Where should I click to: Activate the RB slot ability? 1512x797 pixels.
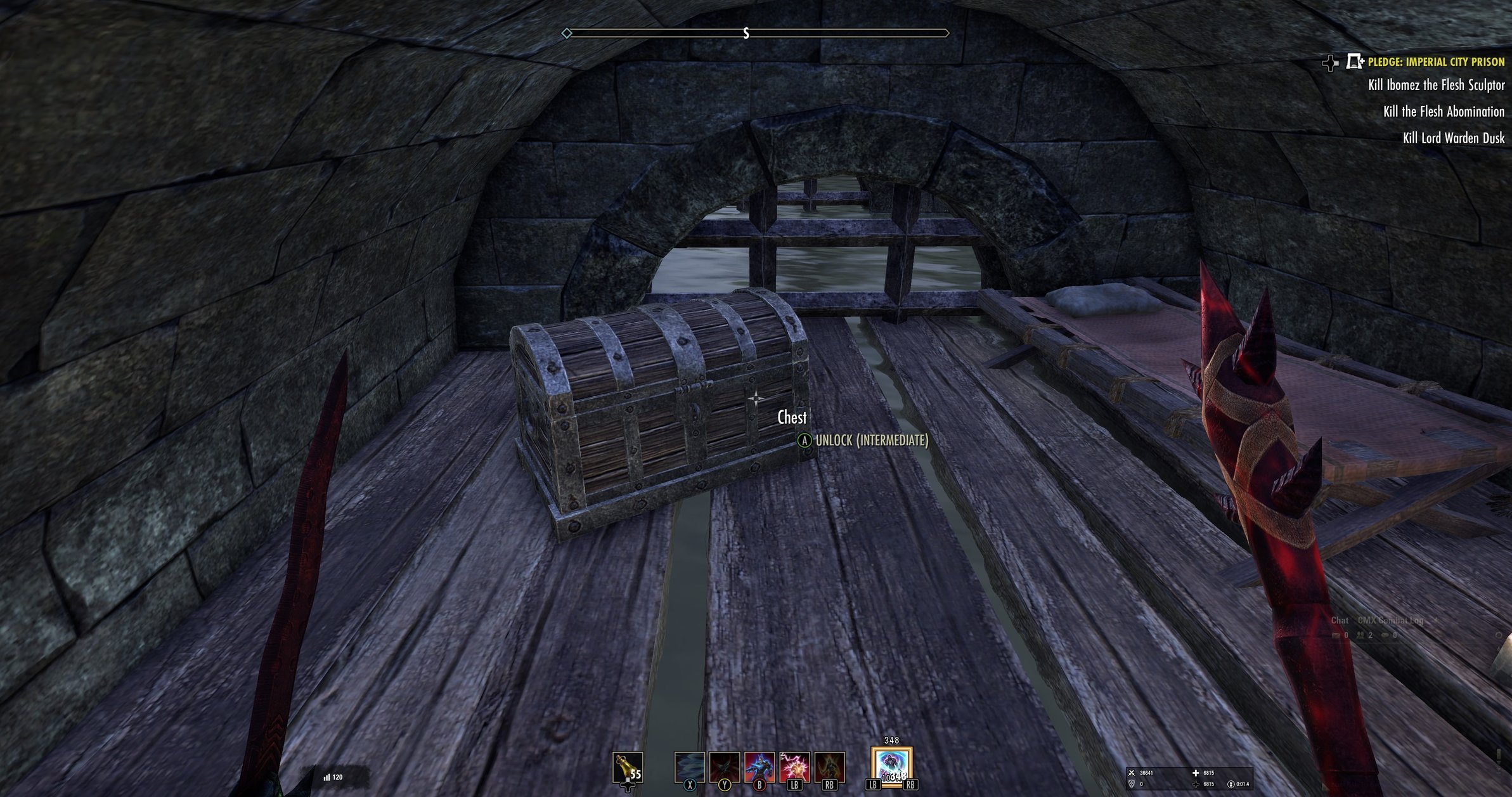pyautogui.click(x=830, y=768)
